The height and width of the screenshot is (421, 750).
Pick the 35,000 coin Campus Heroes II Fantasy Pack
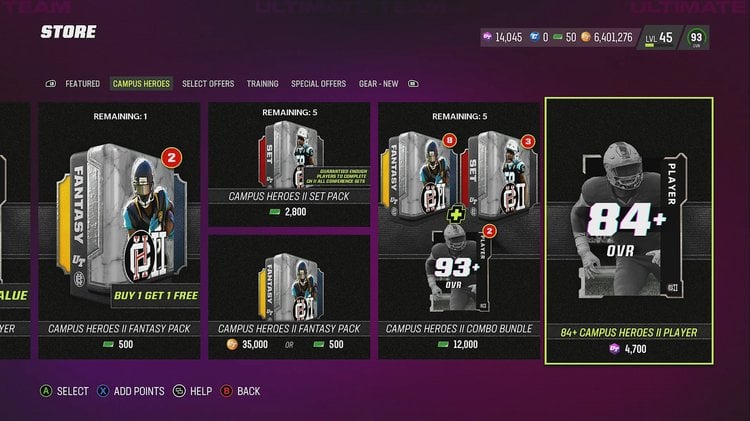point(289,295)
